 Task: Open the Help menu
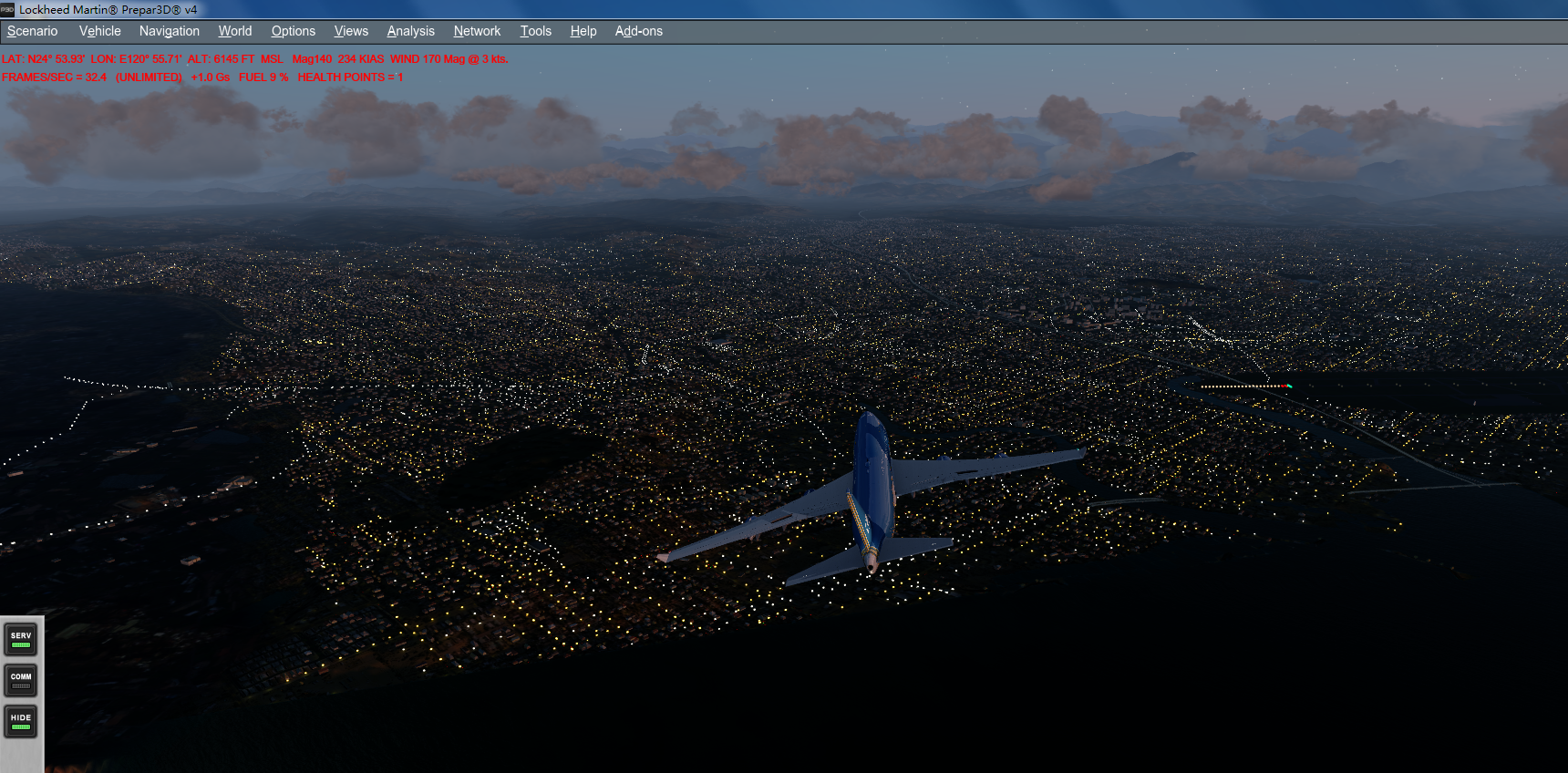583,30
